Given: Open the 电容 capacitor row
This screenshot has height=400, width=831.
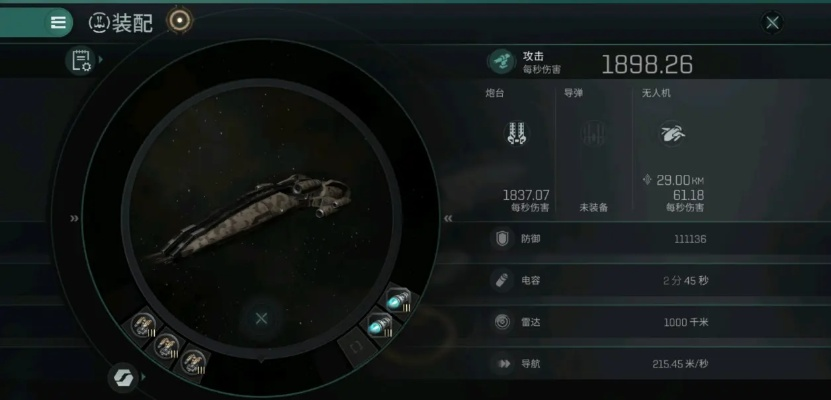Looking at the screenshot, I should pyautogui.click(x=650, y=281).
